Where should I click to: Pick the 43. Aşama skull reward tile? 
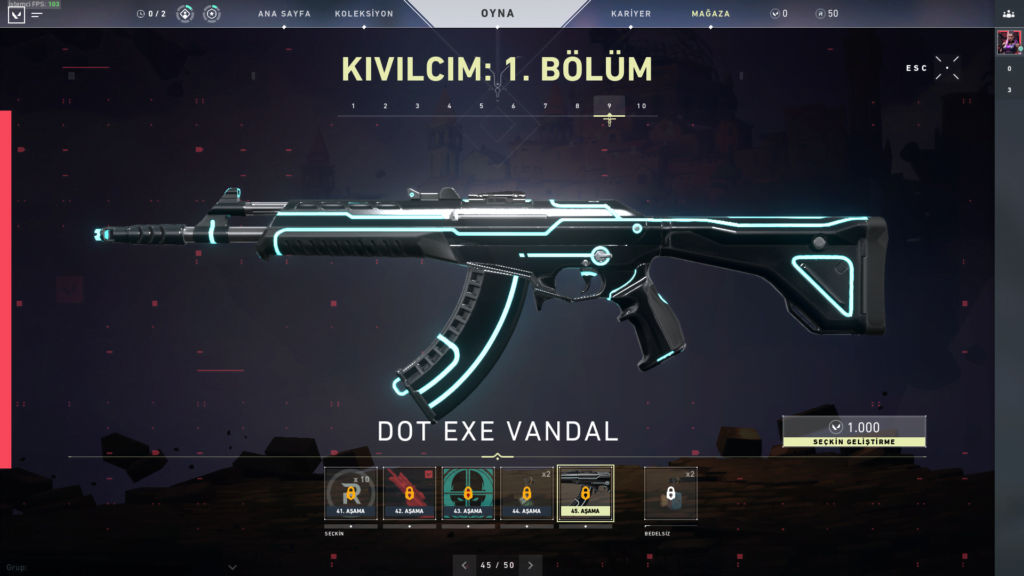468,494
